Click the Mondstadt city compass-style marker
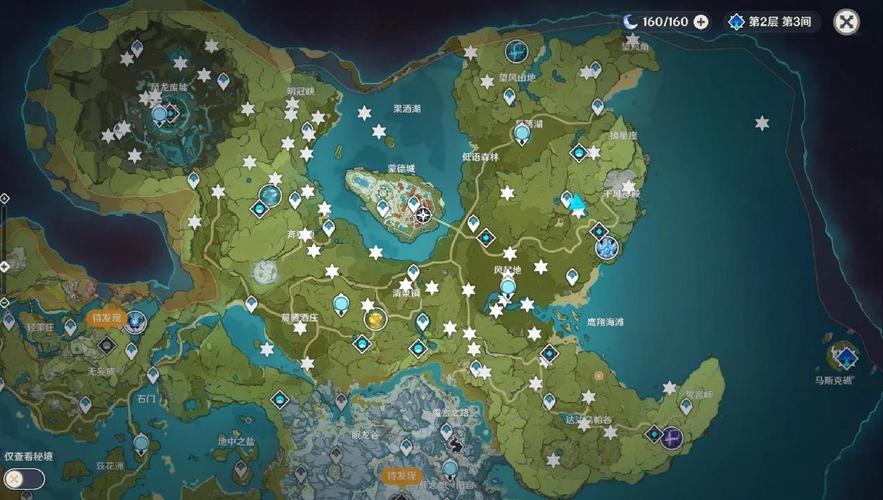883x500 pixels. (424, 215)
